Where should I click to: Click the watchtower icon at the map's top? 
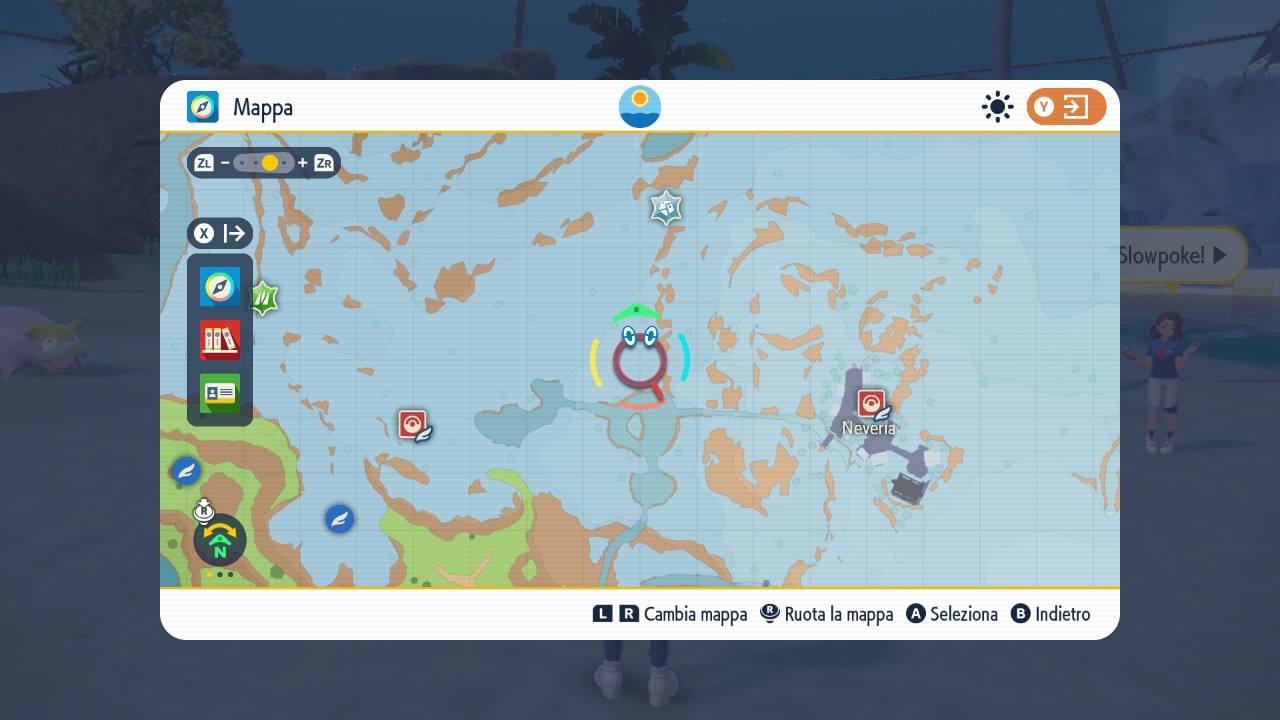tap(666, 207)
